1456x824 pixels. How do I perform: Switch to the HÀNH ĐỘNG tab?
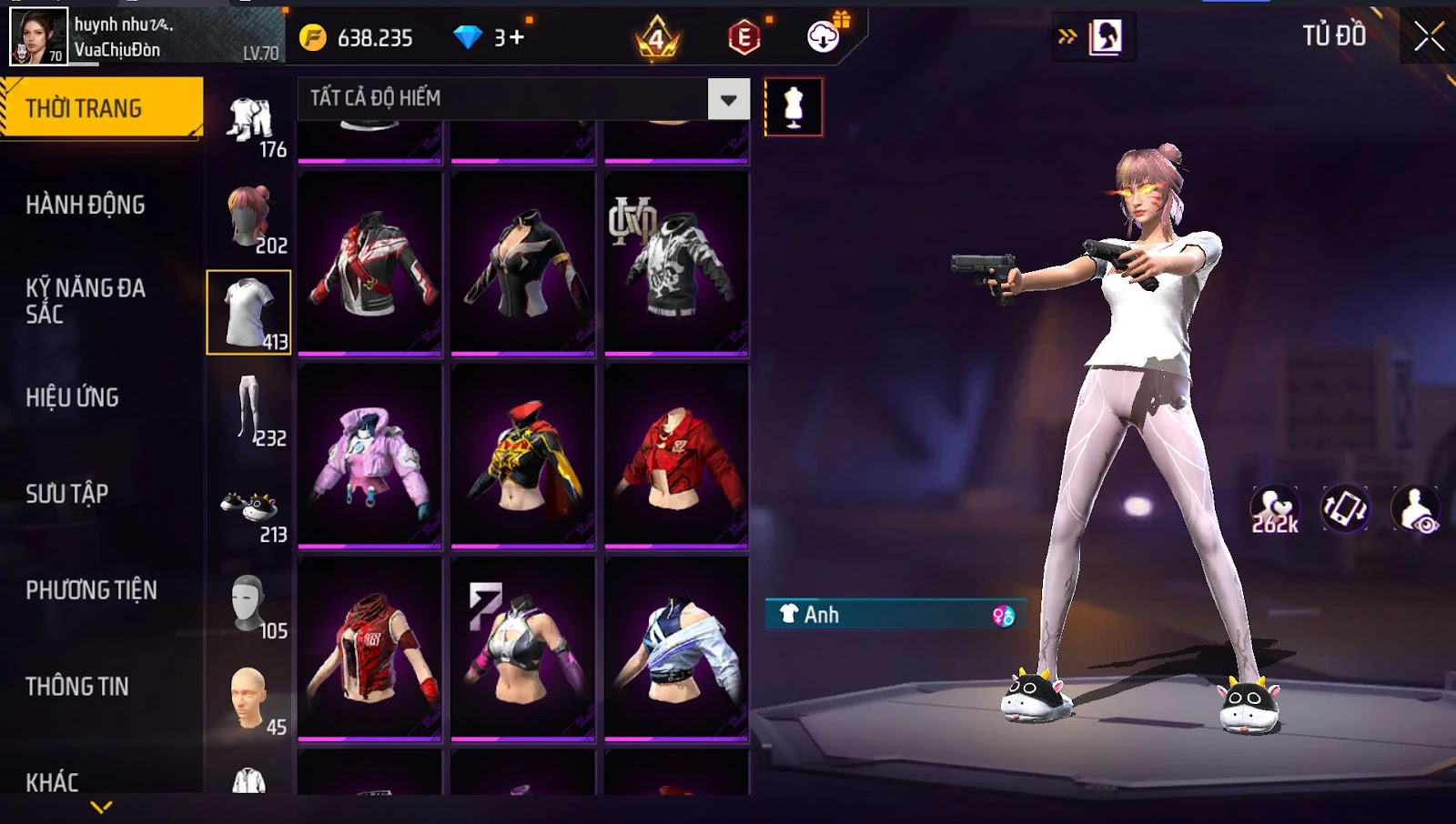86,205
